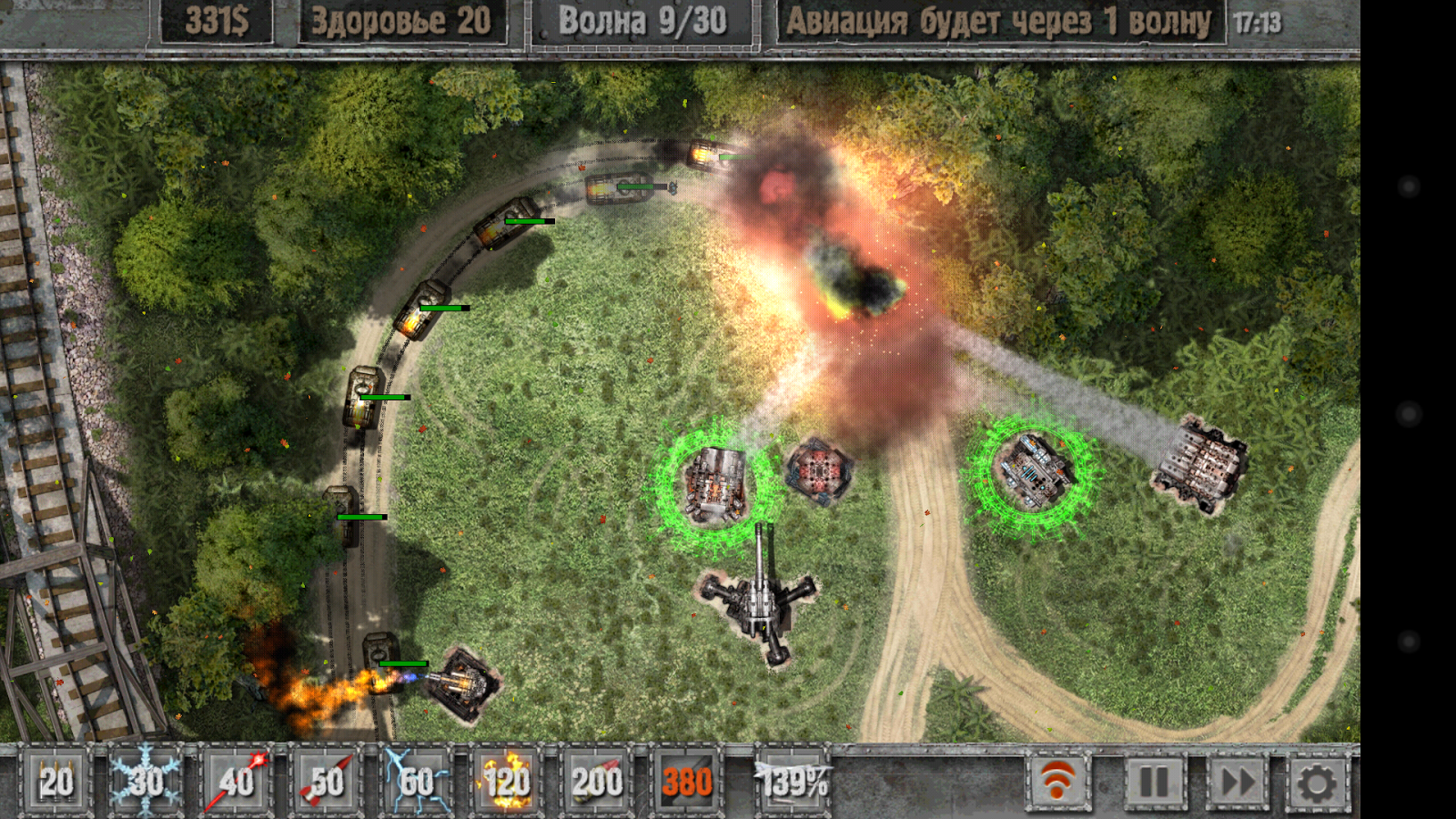1456x819 pixels.
Task: Choose the 60-cost lightning tower
Action: coord(416,781)
